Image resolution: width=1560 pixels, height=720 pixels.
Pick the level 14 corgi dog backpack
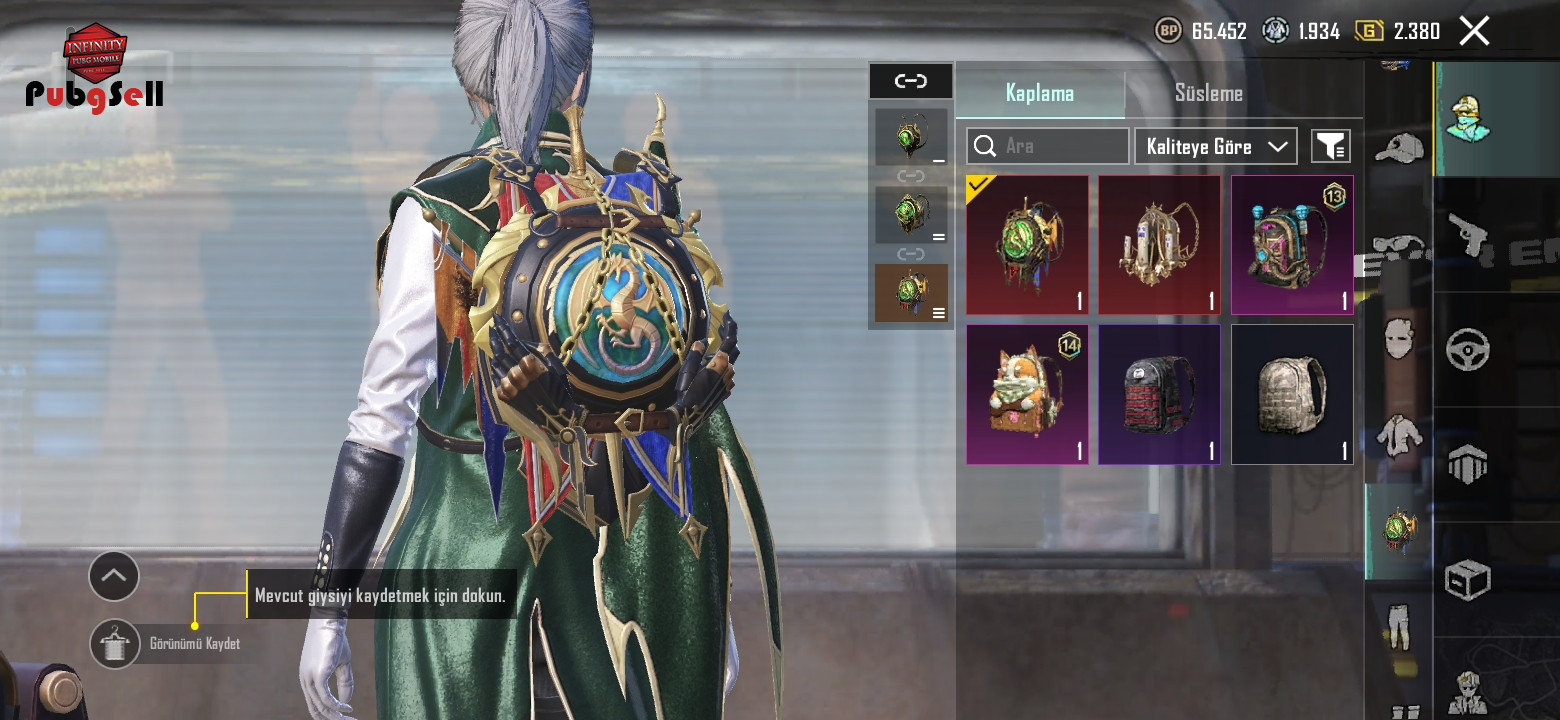pos(1027,394)
